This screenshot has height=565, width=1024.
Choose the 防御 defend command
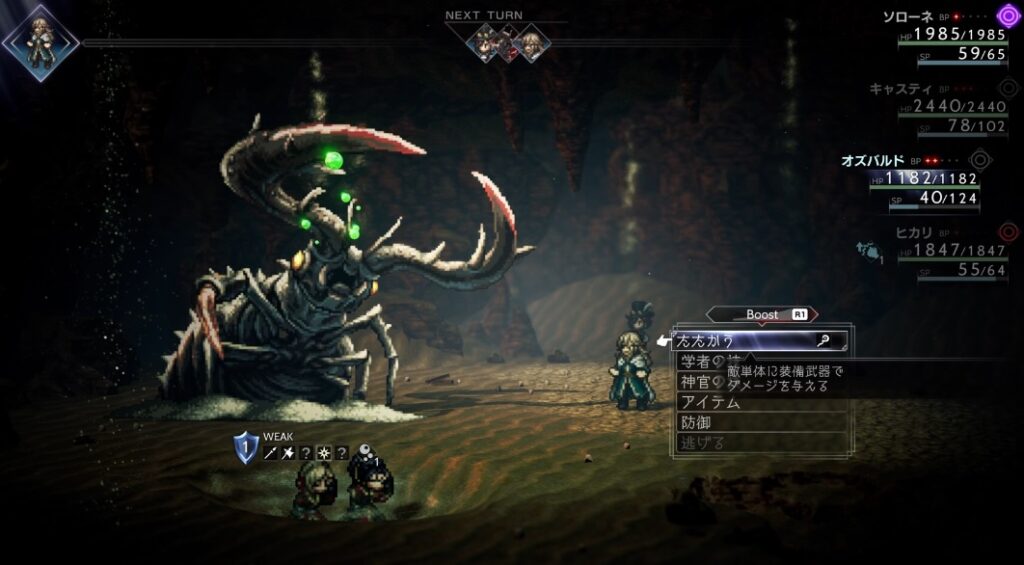click(696, 422)
